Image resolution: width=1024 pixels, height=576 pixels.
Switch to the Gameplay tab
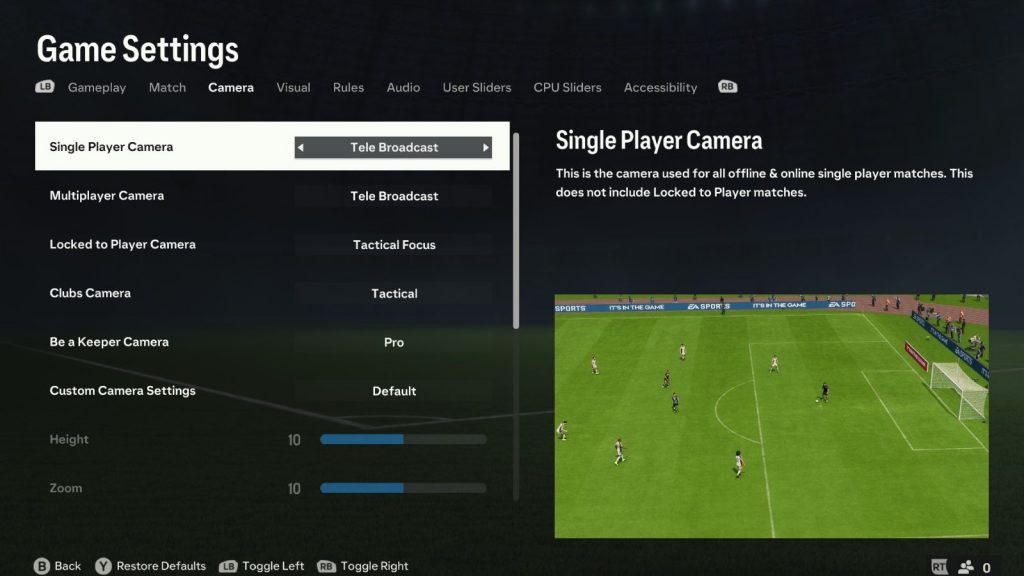pos(97,88)
